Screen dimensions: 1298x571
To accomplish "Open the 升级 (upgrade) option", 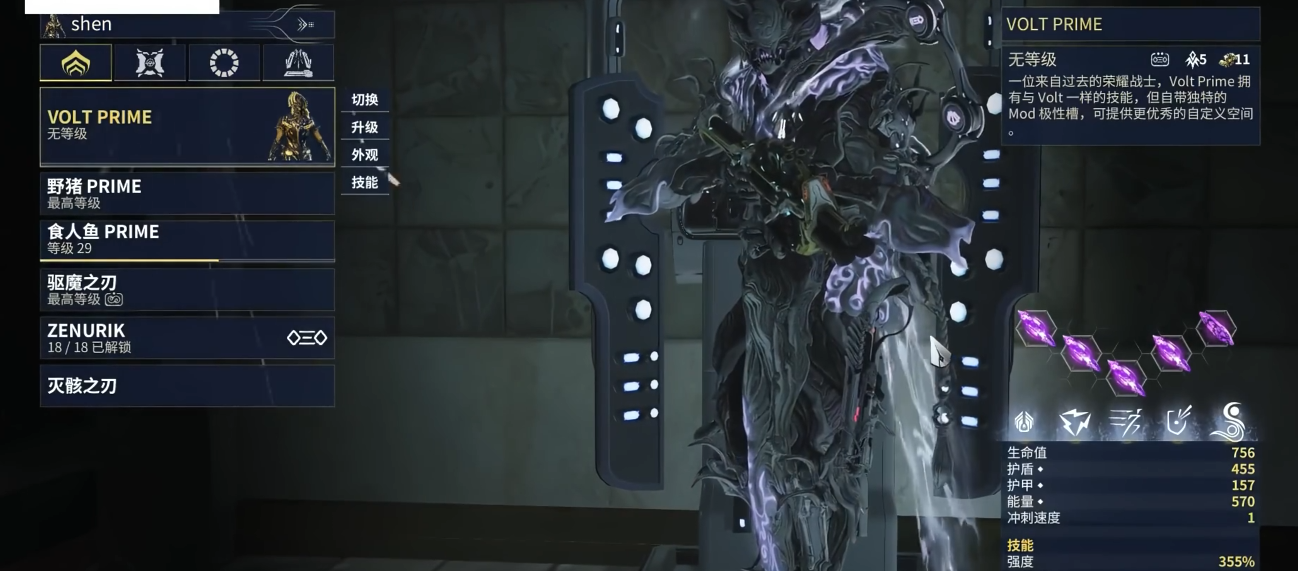I will pos(365,128).
